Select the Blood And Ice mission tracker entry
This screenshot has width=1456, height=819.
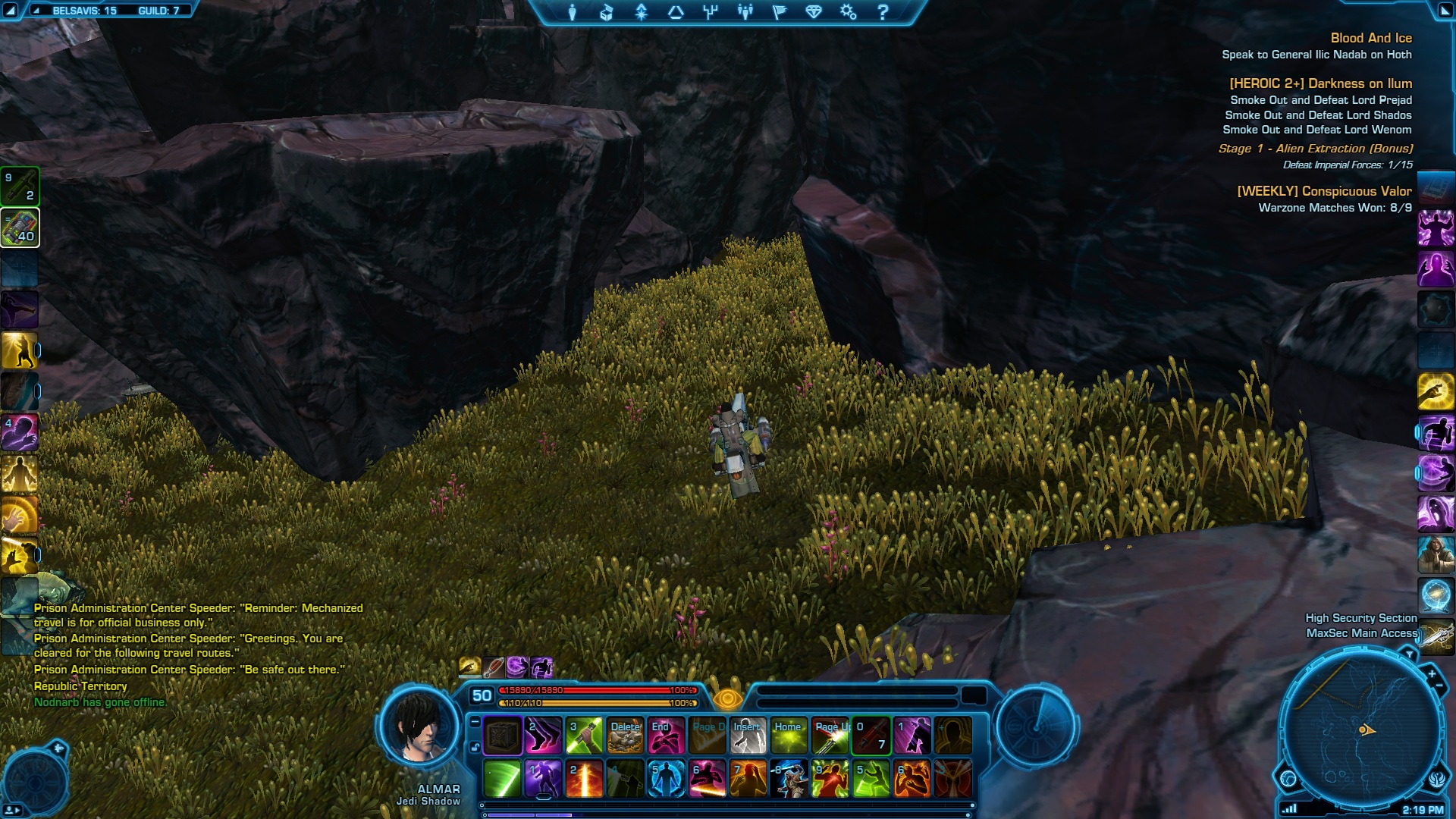point(1370,38)
